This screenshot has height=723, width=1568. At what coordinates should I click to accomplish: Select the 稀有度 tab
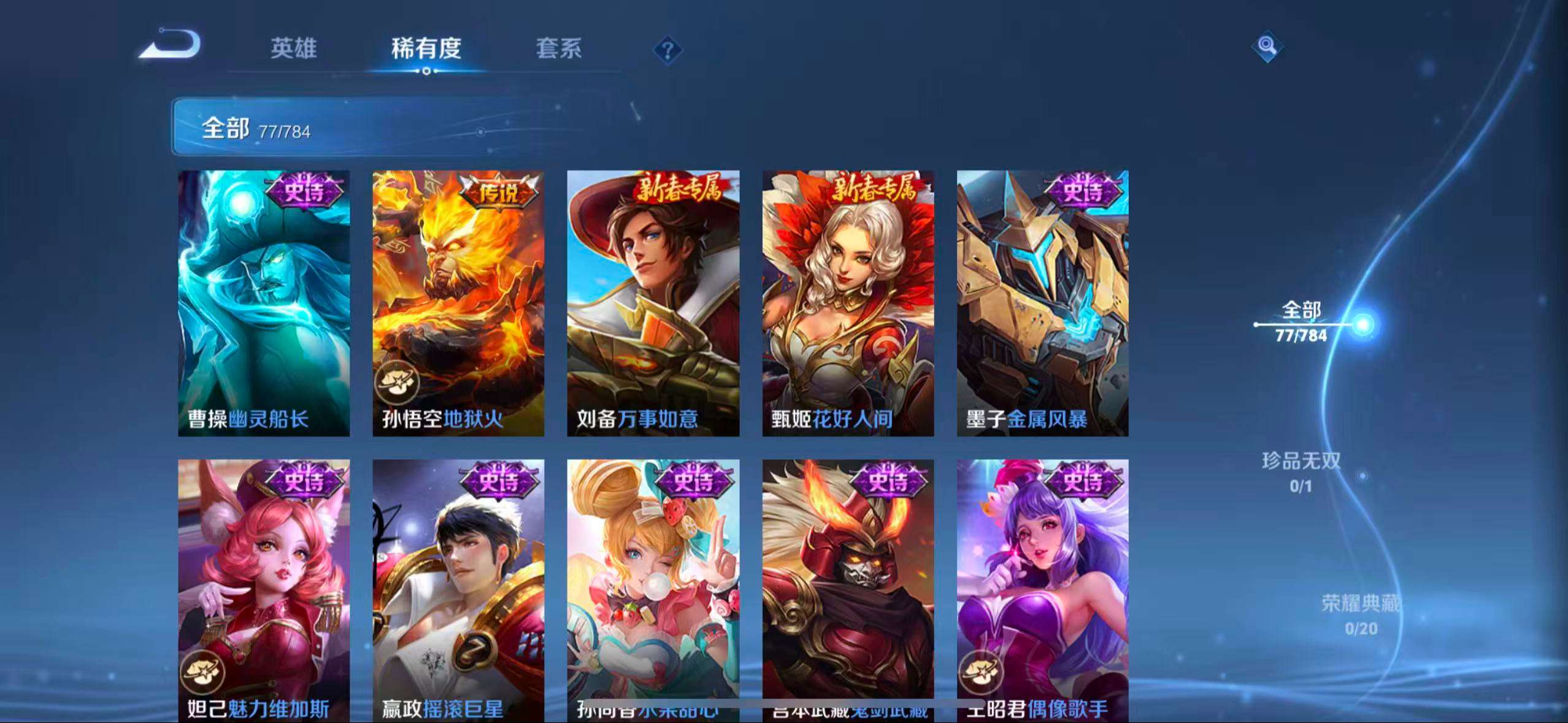point(426,49)
